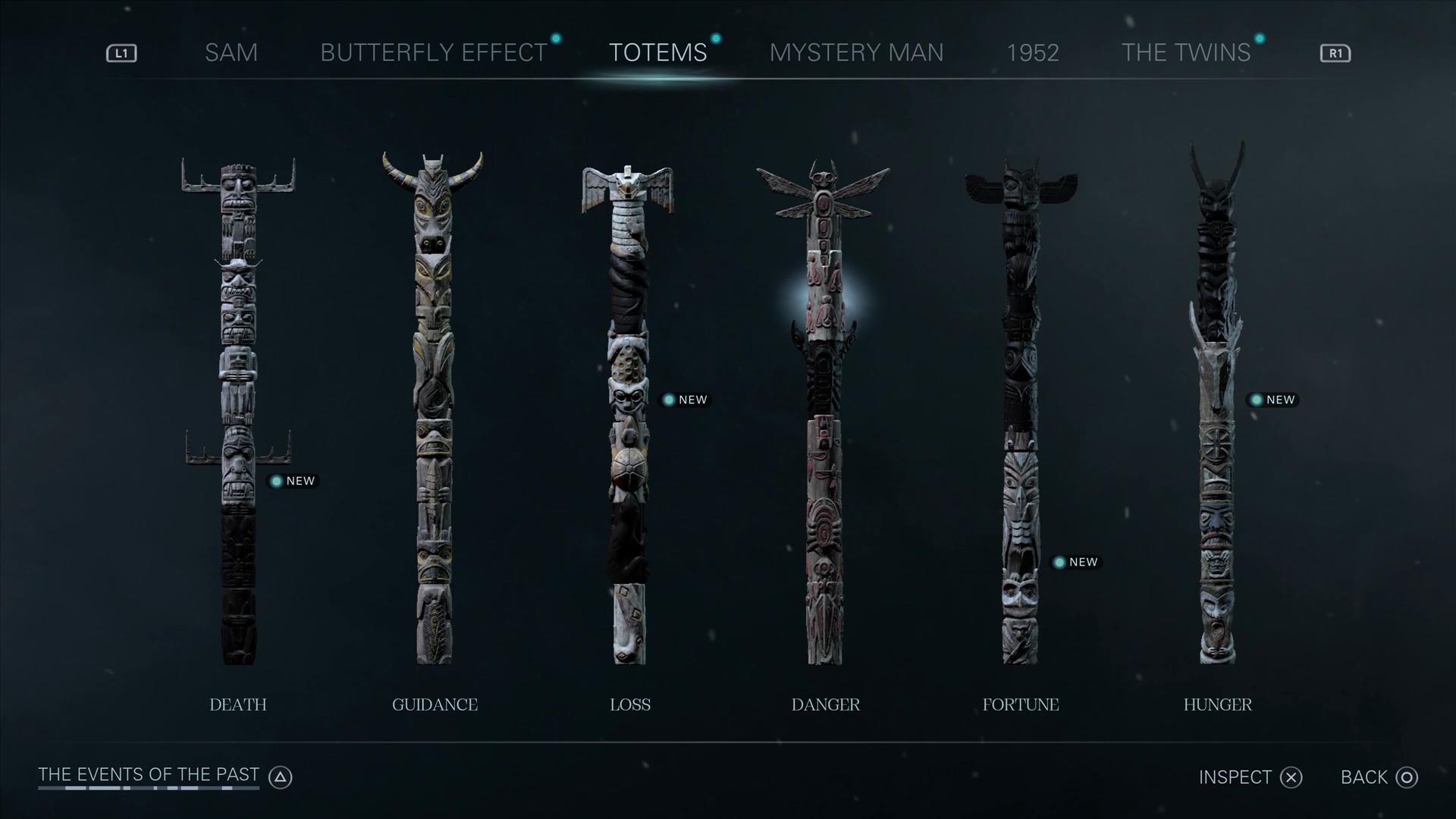
Task: Switch to The Twins tab
Action: tap(1185, 52)
